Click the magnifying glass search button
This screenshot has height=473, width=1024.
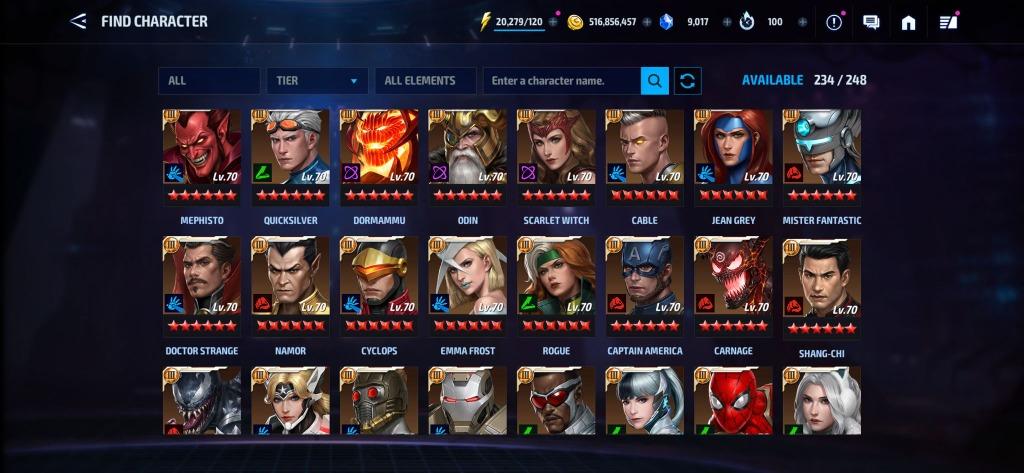[655, 81]
